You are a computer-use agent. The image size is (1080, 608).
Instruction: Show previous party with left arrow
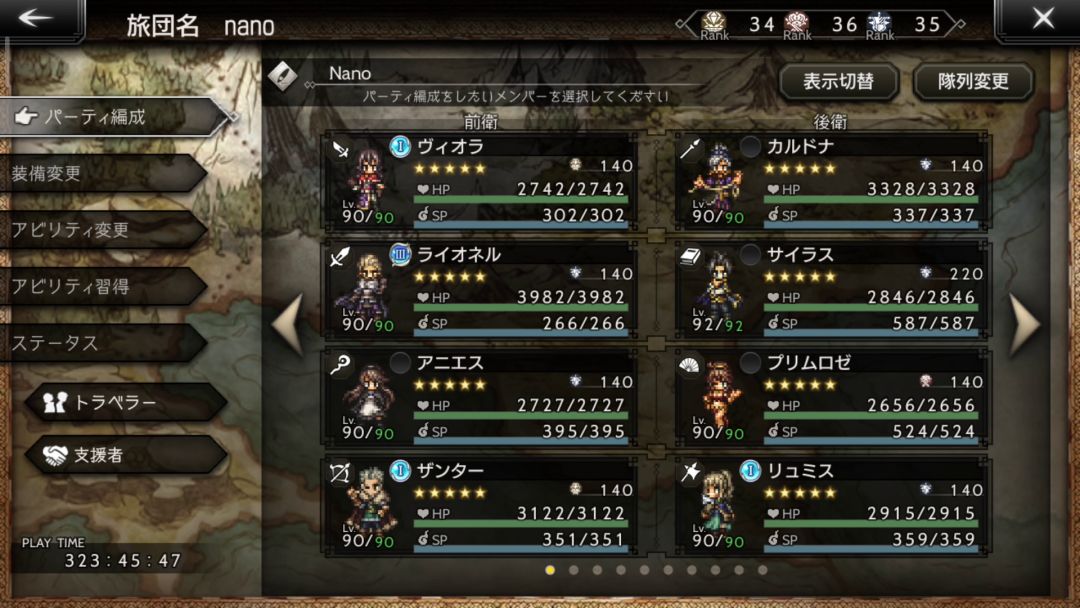point(287,326)
